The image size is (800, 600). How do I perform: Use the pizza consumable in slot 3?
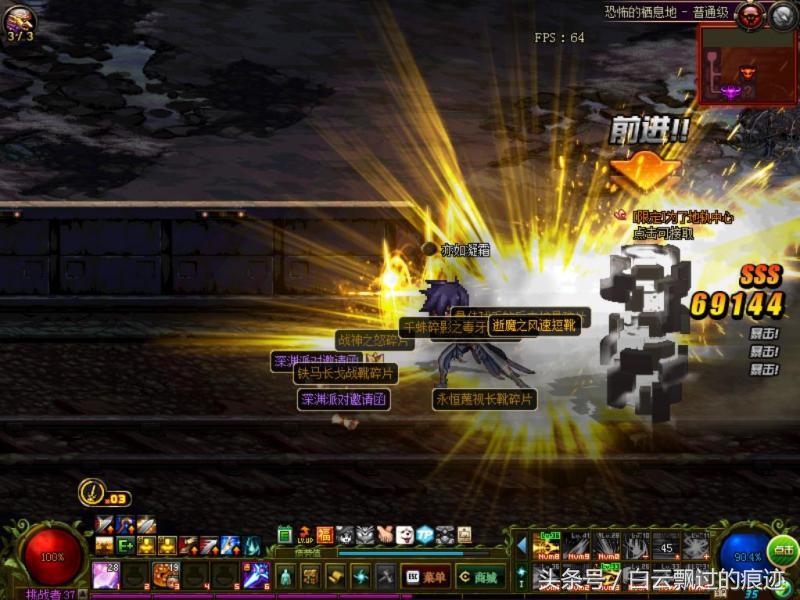[164, 575]
